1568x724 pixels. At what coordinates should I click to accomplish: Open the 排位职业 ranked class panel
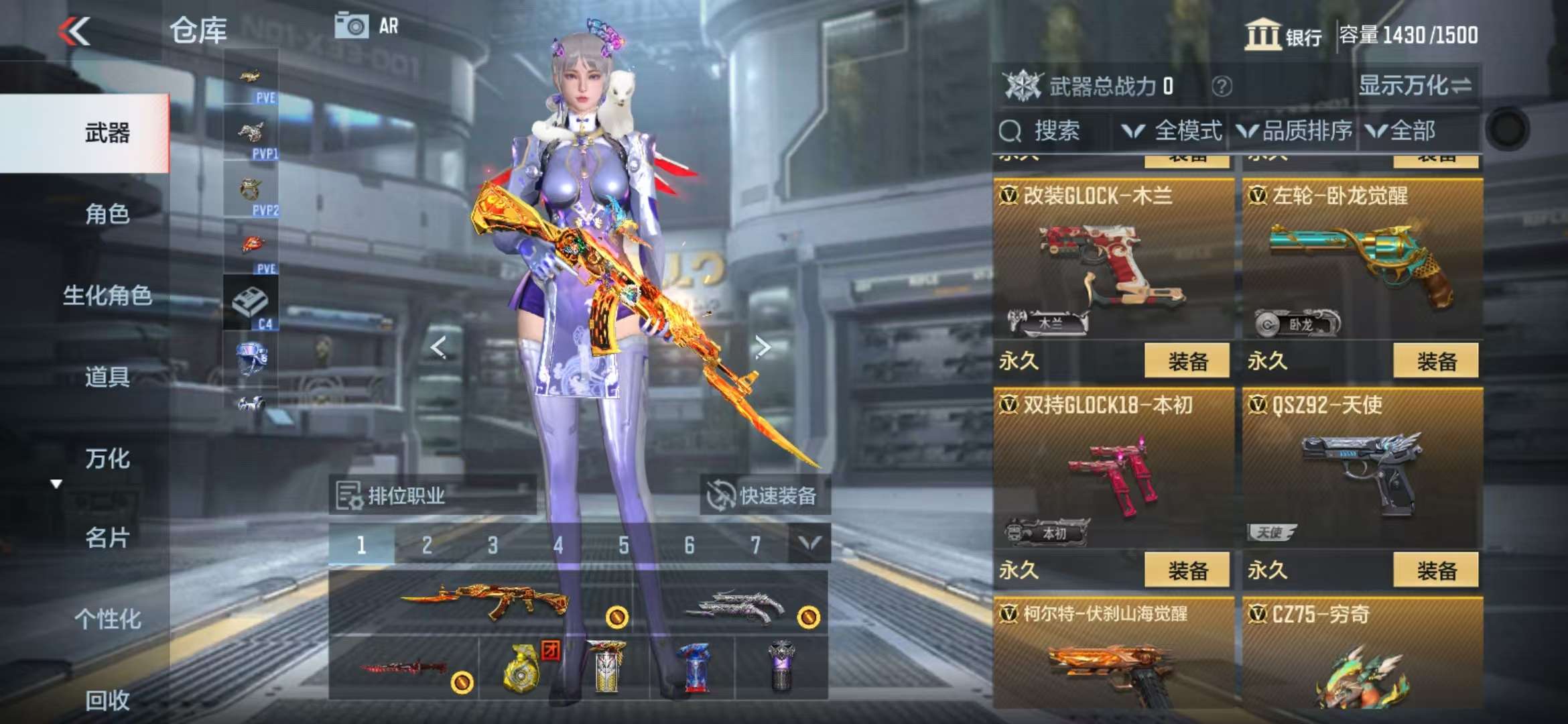click(432, 496)
